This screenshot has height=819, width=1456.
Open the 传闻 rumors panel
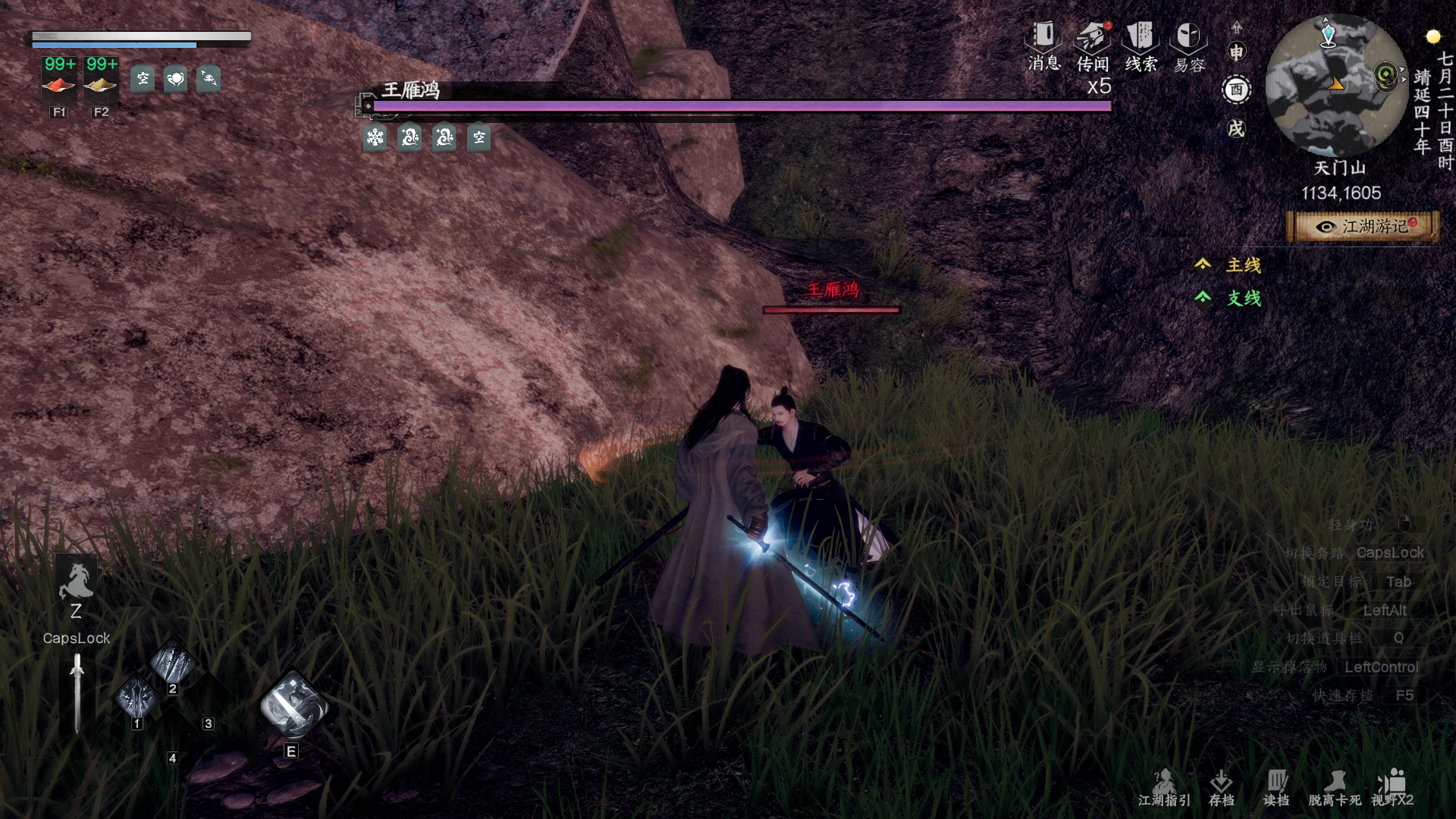(1093, 47)
